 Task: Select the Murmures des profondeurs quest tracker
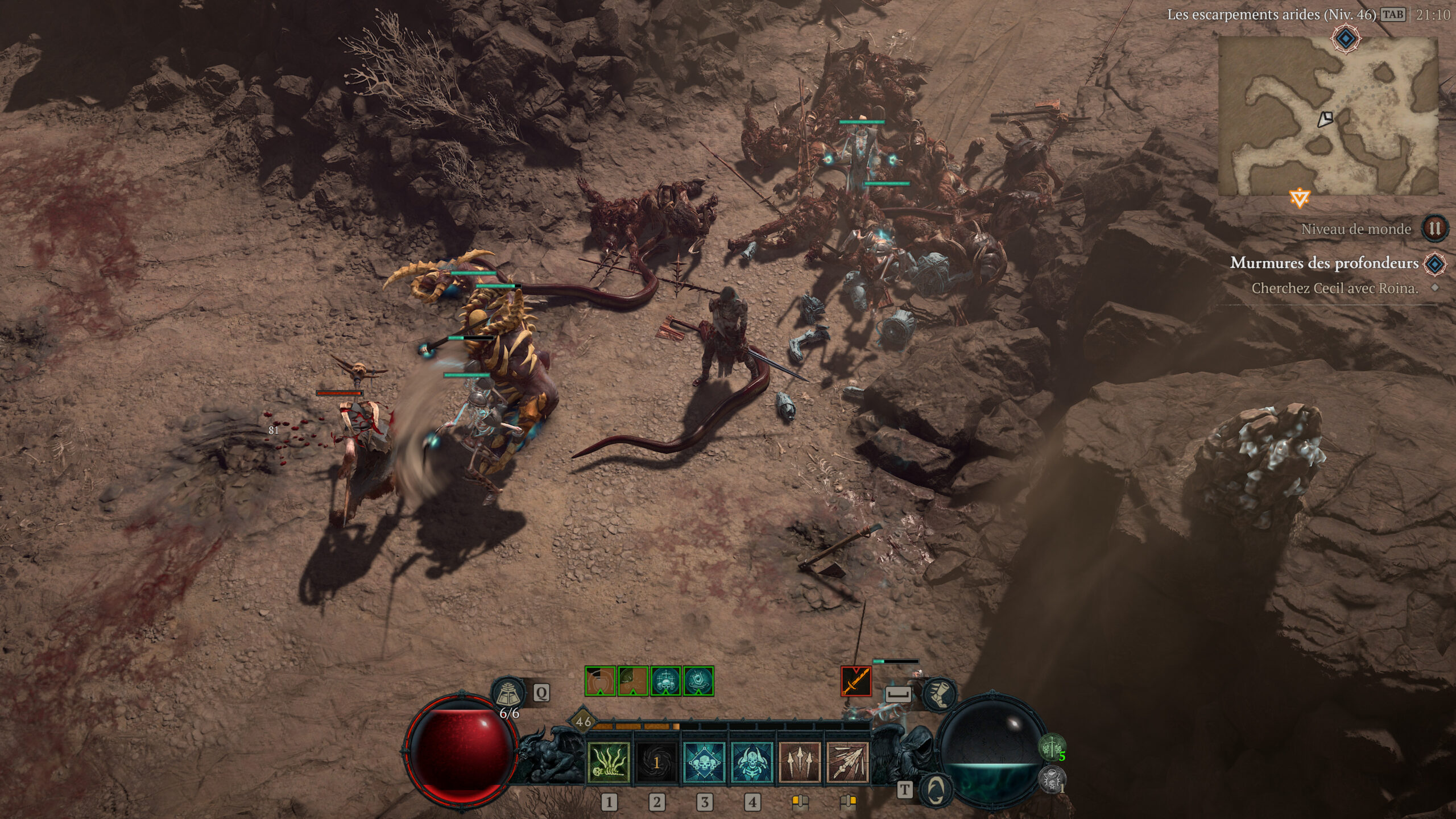[x=1324, y=263]
